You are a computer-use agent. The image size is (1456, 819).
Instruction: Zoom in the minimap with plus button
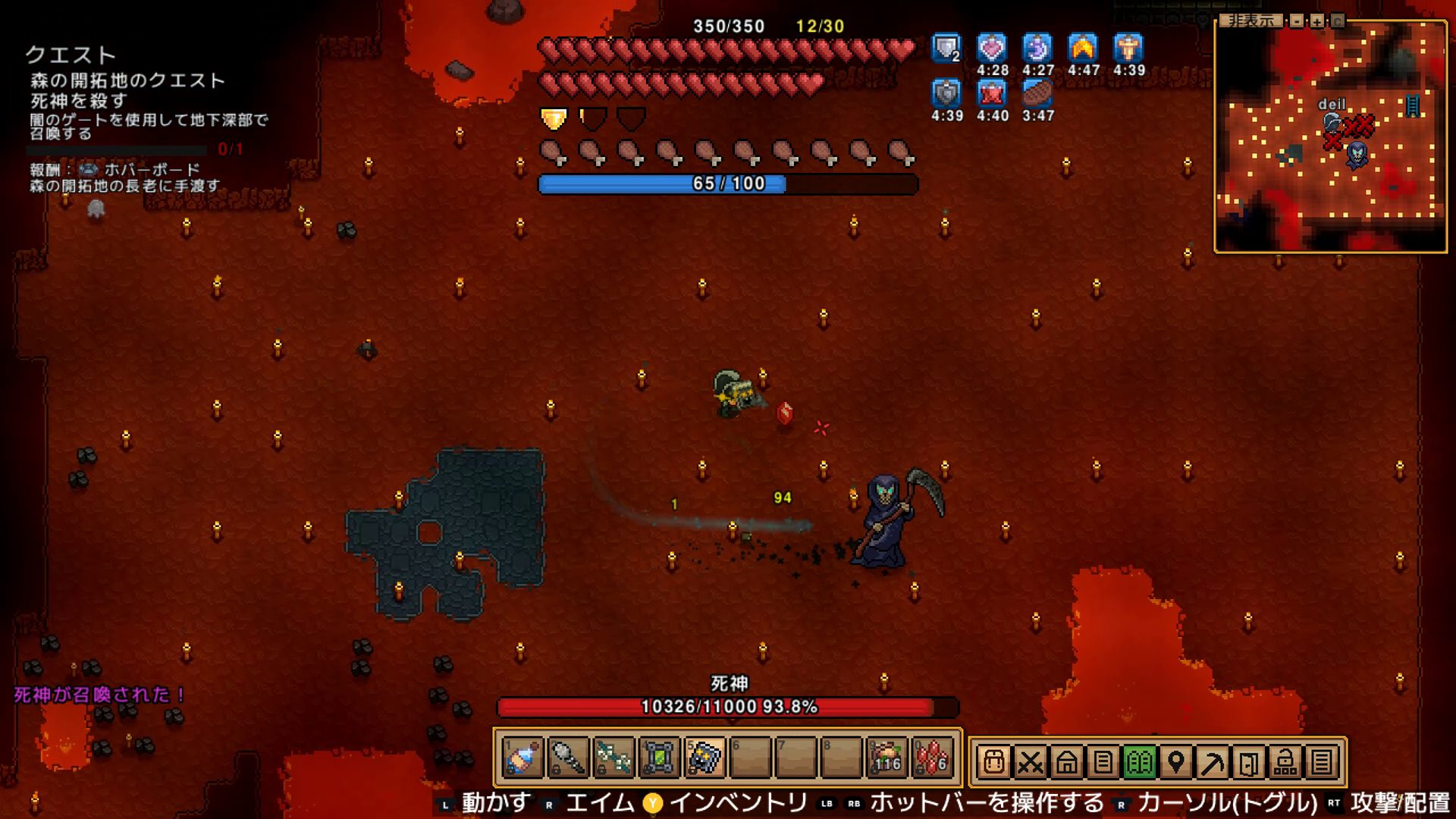[1317, 21]
